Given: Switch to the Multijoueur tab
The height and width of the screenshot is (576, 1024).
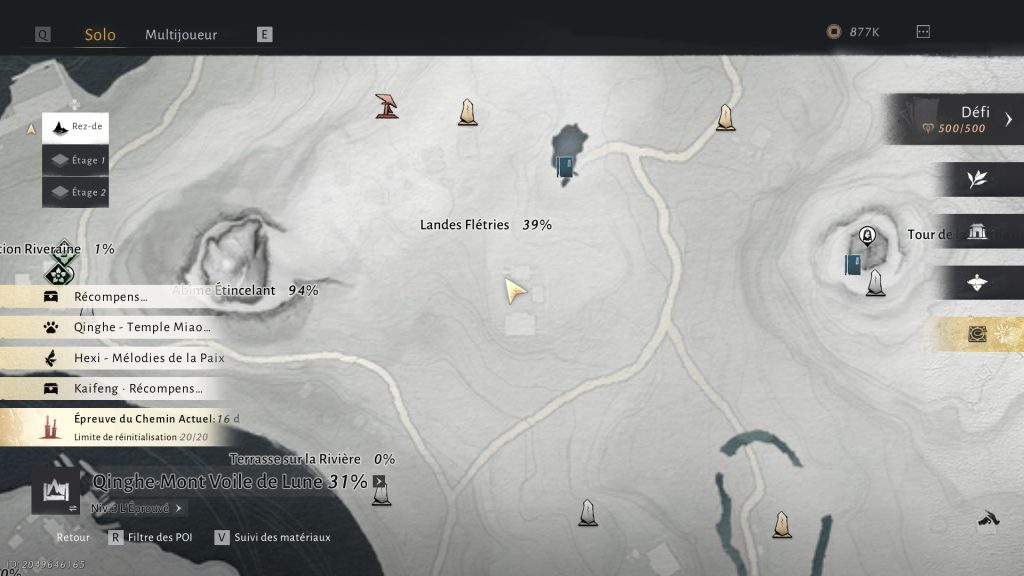Looking at the screenshot, I should [181, 35].
